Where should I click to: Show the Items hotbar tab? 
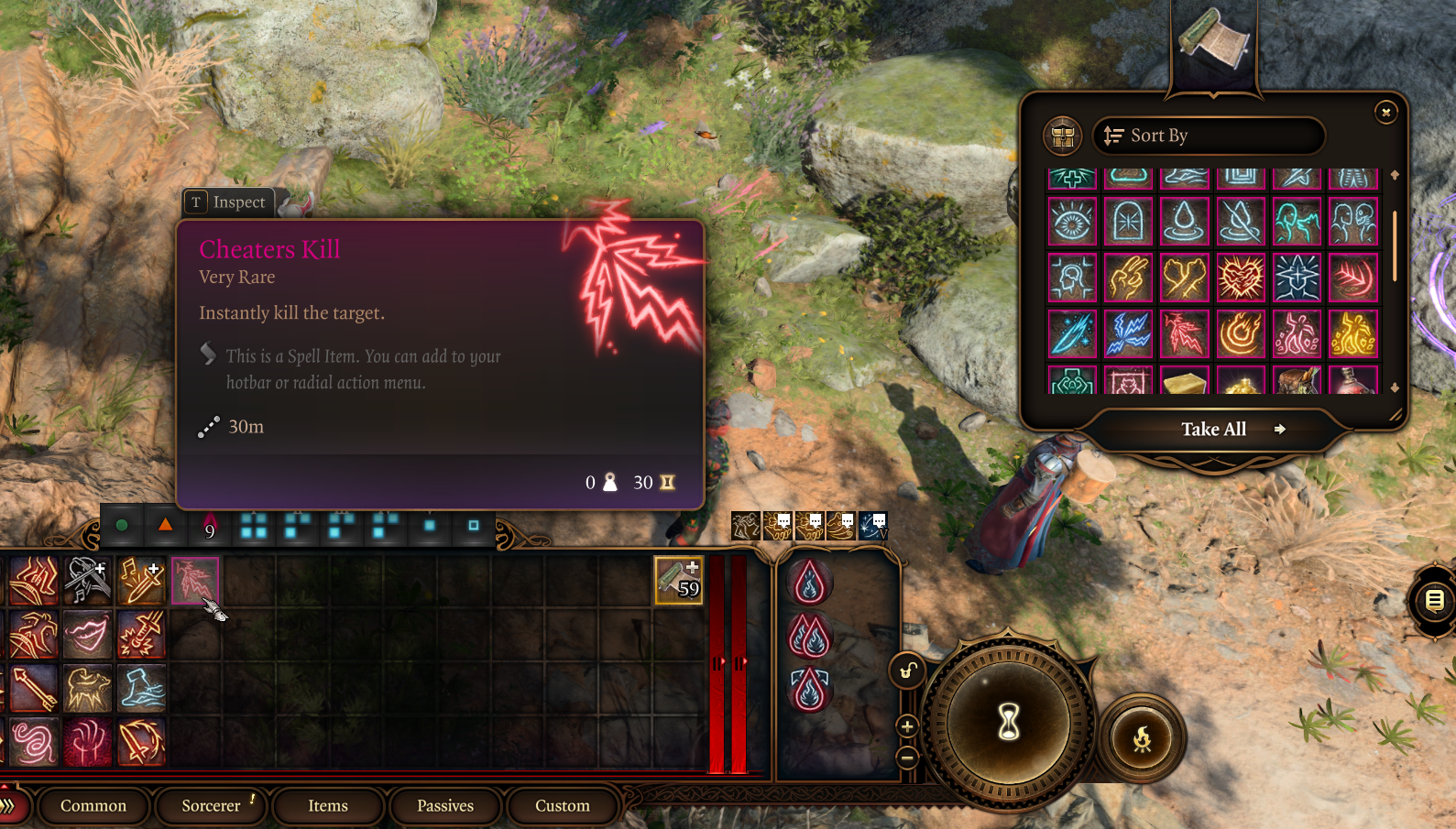click(x=328, y=806)
